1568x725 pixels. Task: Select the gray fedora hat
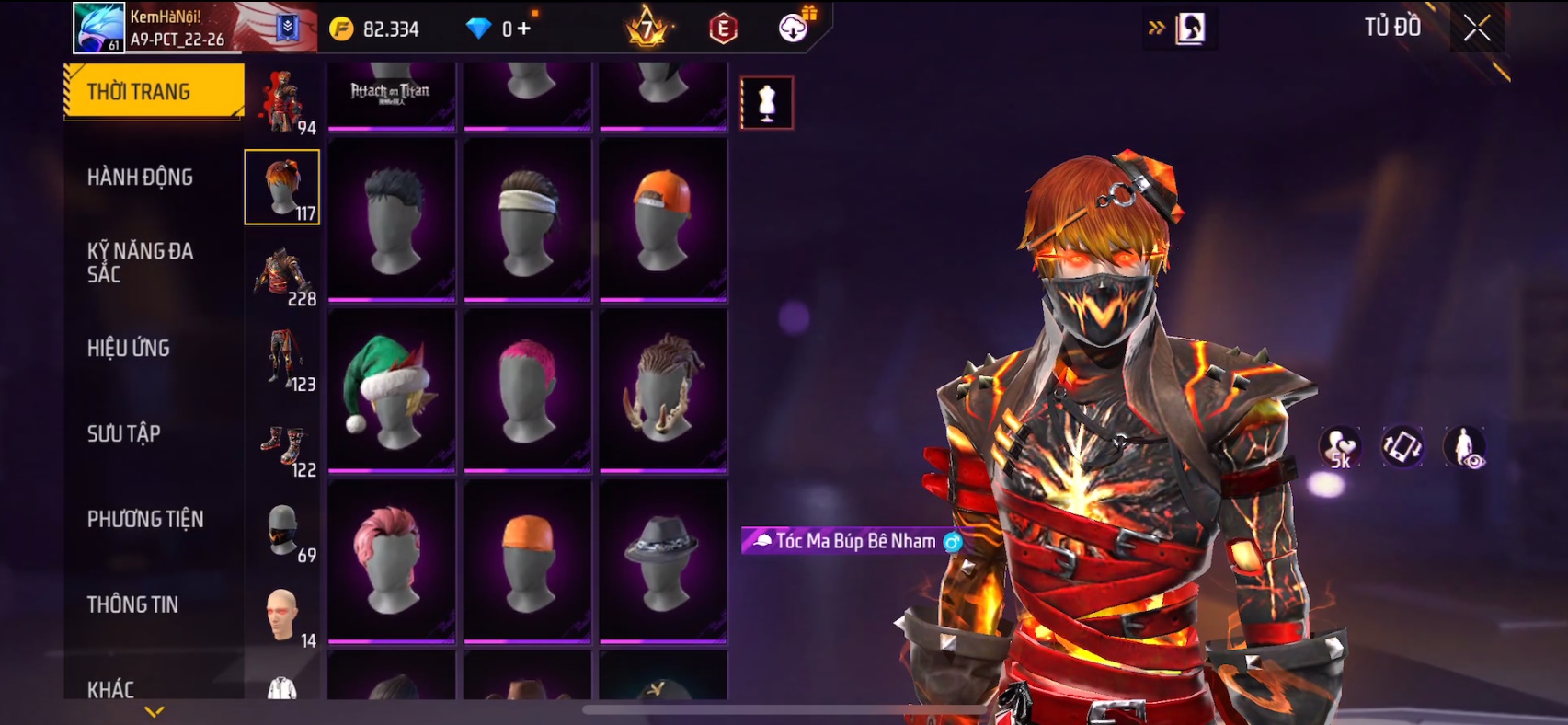[662, 561]
